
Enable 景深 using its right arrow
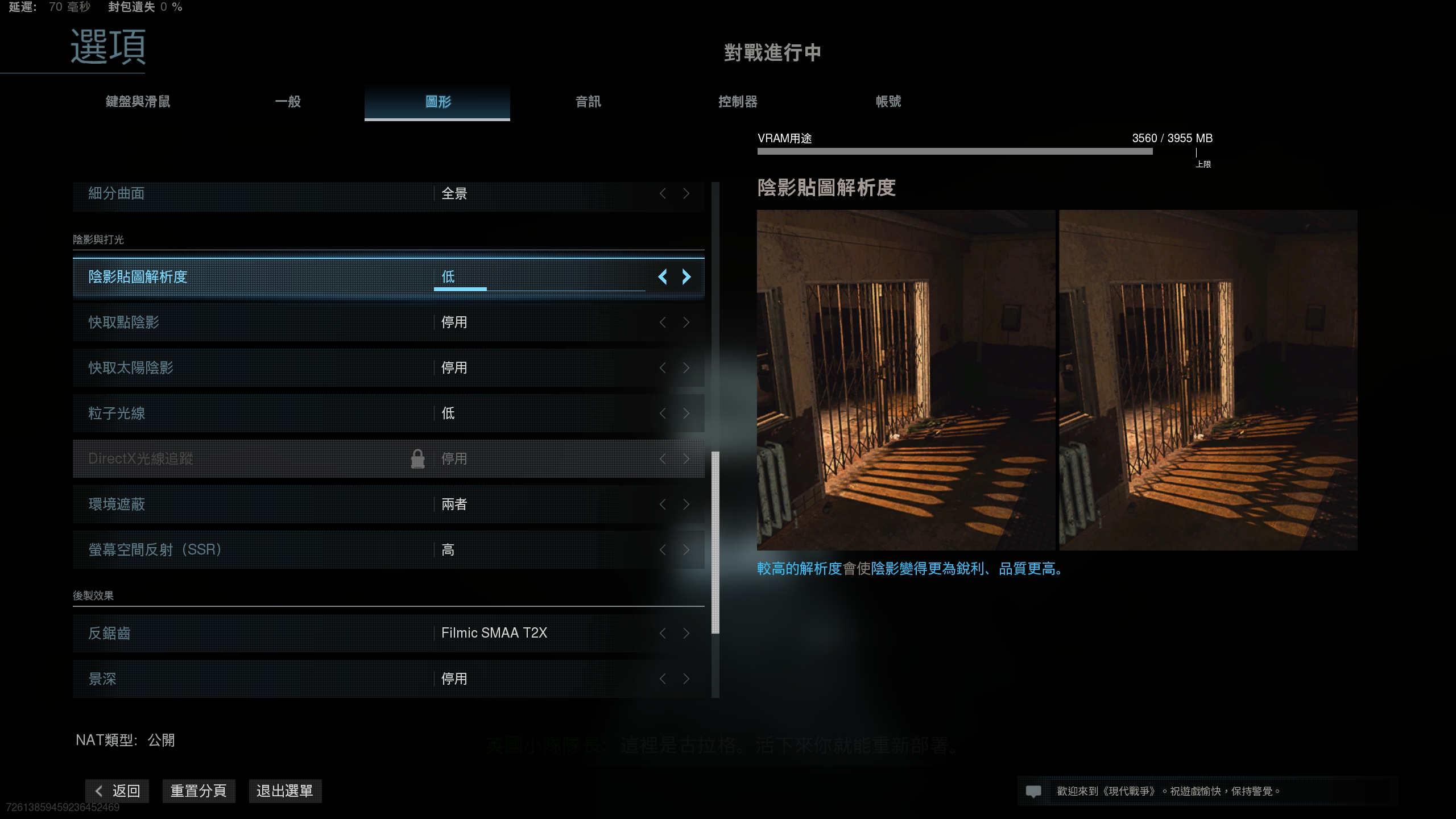[686, 679]
